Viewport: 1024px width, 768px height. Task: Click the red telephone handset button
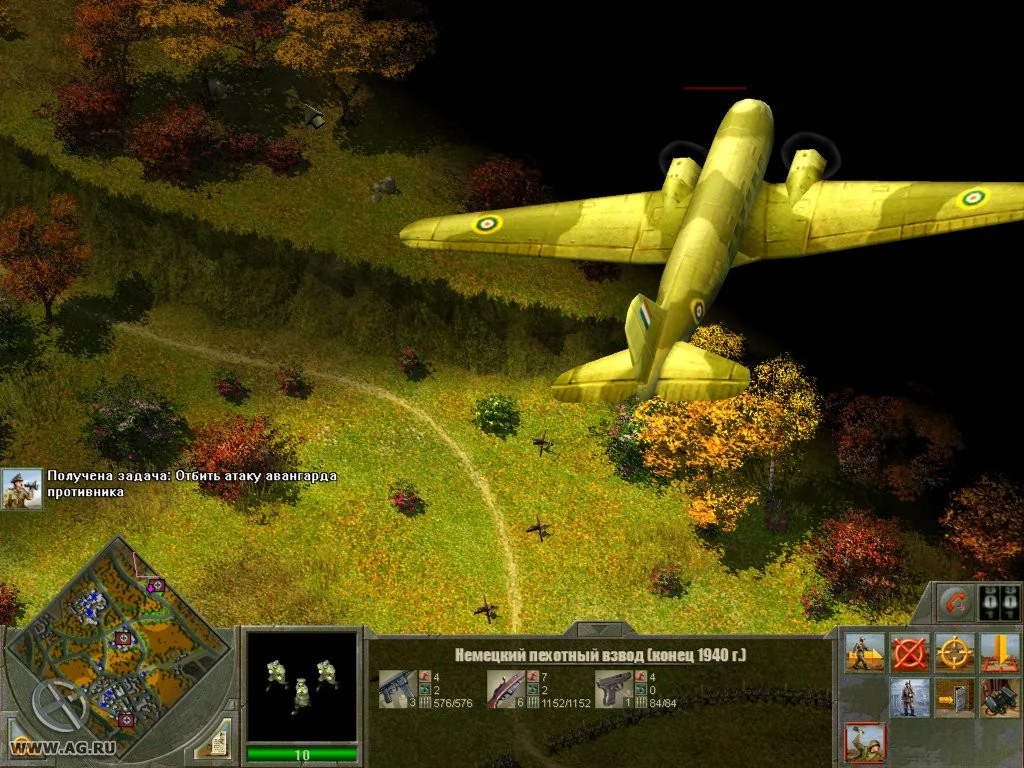pos(956,603)
